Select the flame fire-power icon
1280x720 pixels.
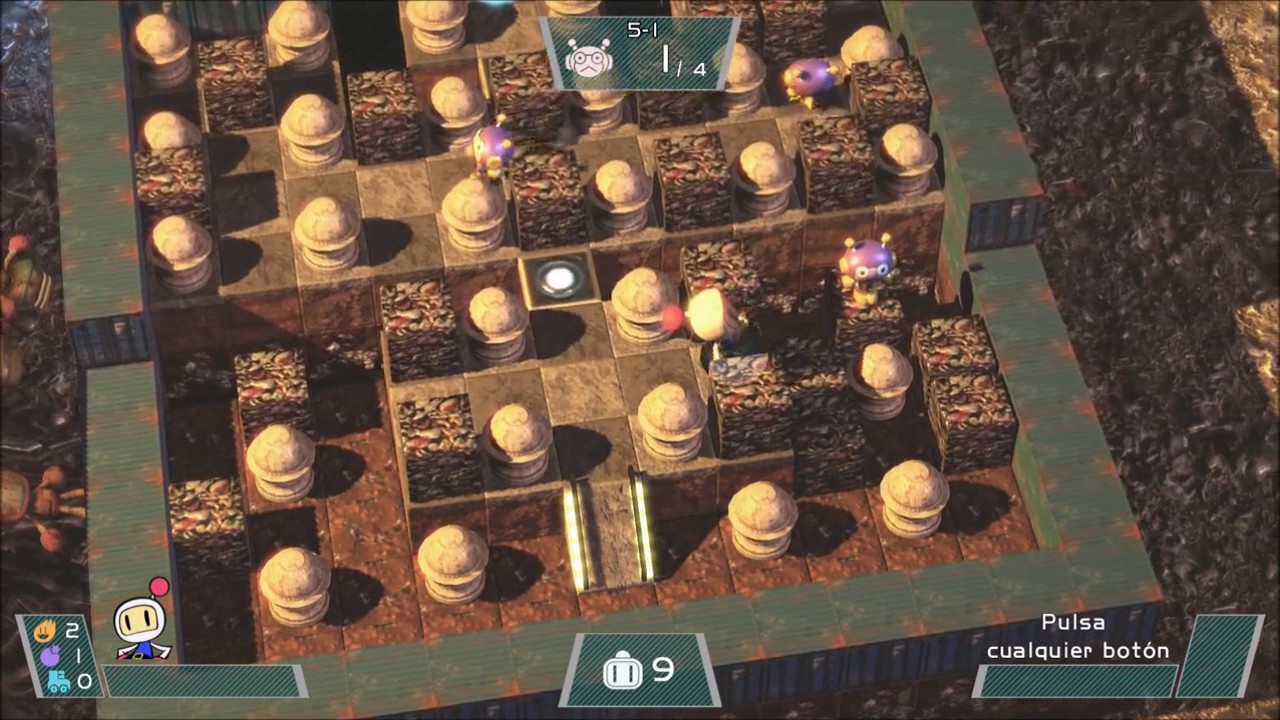tap(44, 630)
